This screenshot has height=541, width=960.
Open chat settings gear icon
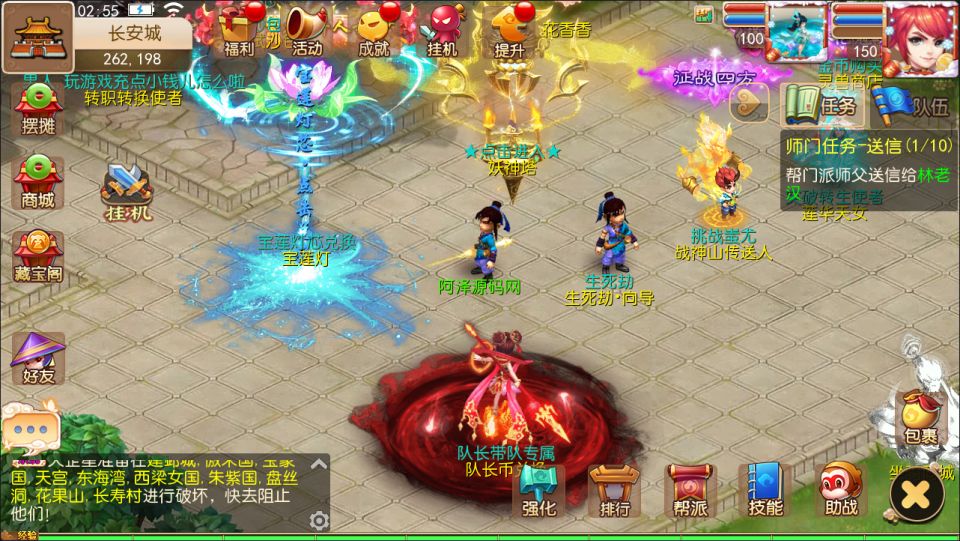point(319,520)
